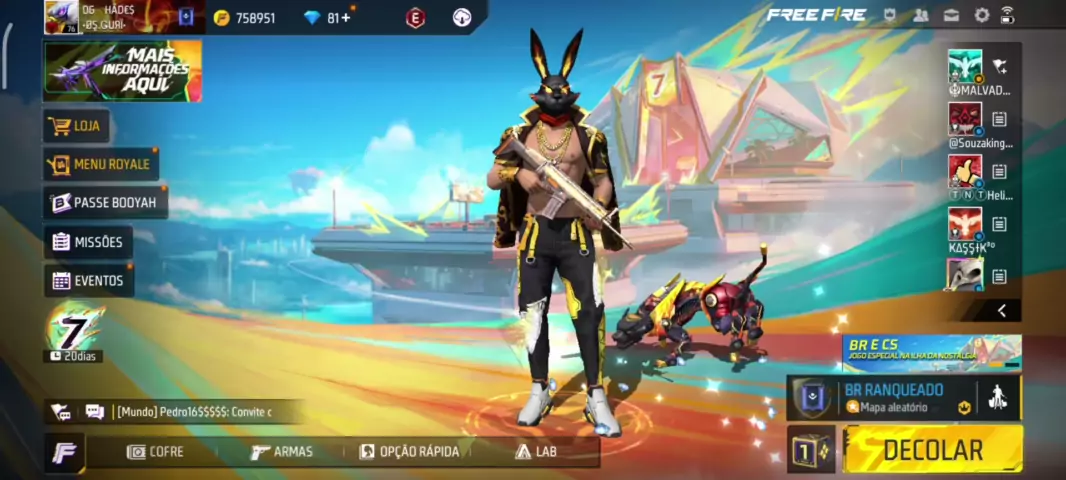Viewport: 1066px width, 480px height.
Task: Open the 'Mais Informações Aqui' banner
Action: point(122,71)
